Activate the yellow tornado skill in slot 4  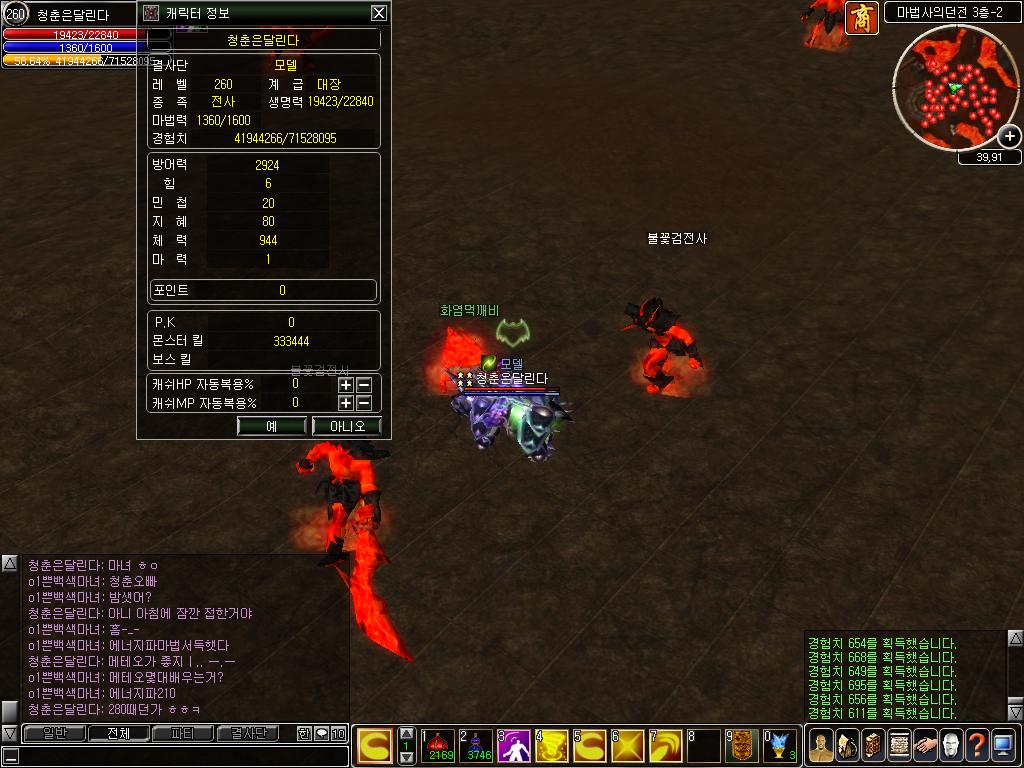(x=552, y=745)
